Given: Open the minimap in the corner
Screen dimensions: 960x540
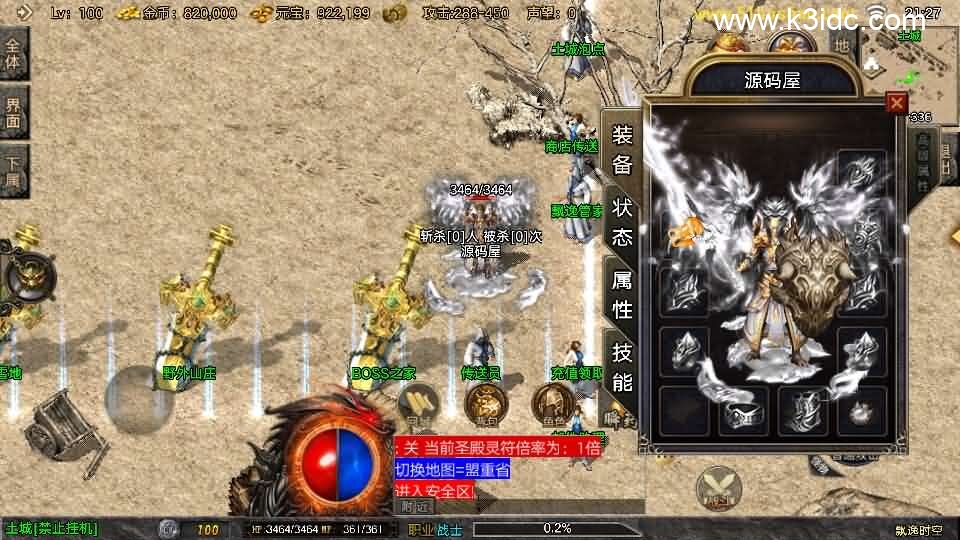Looking at the screenshot, I should (x=907, y=60).
